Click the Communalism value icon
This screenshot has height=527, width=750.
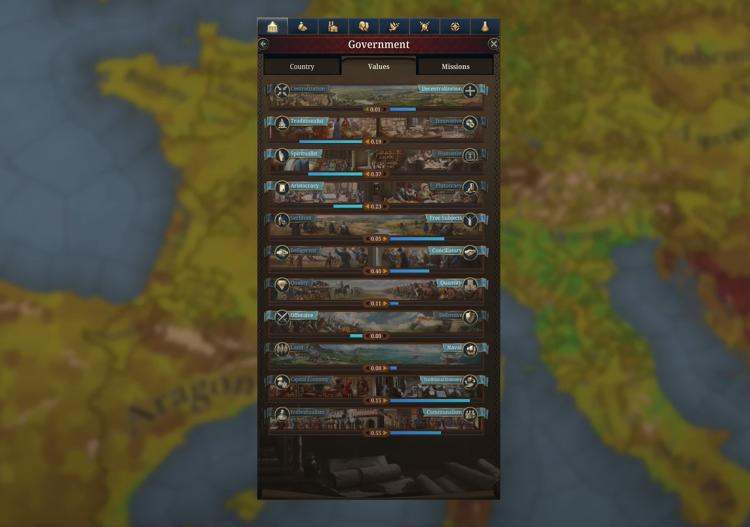470,415
